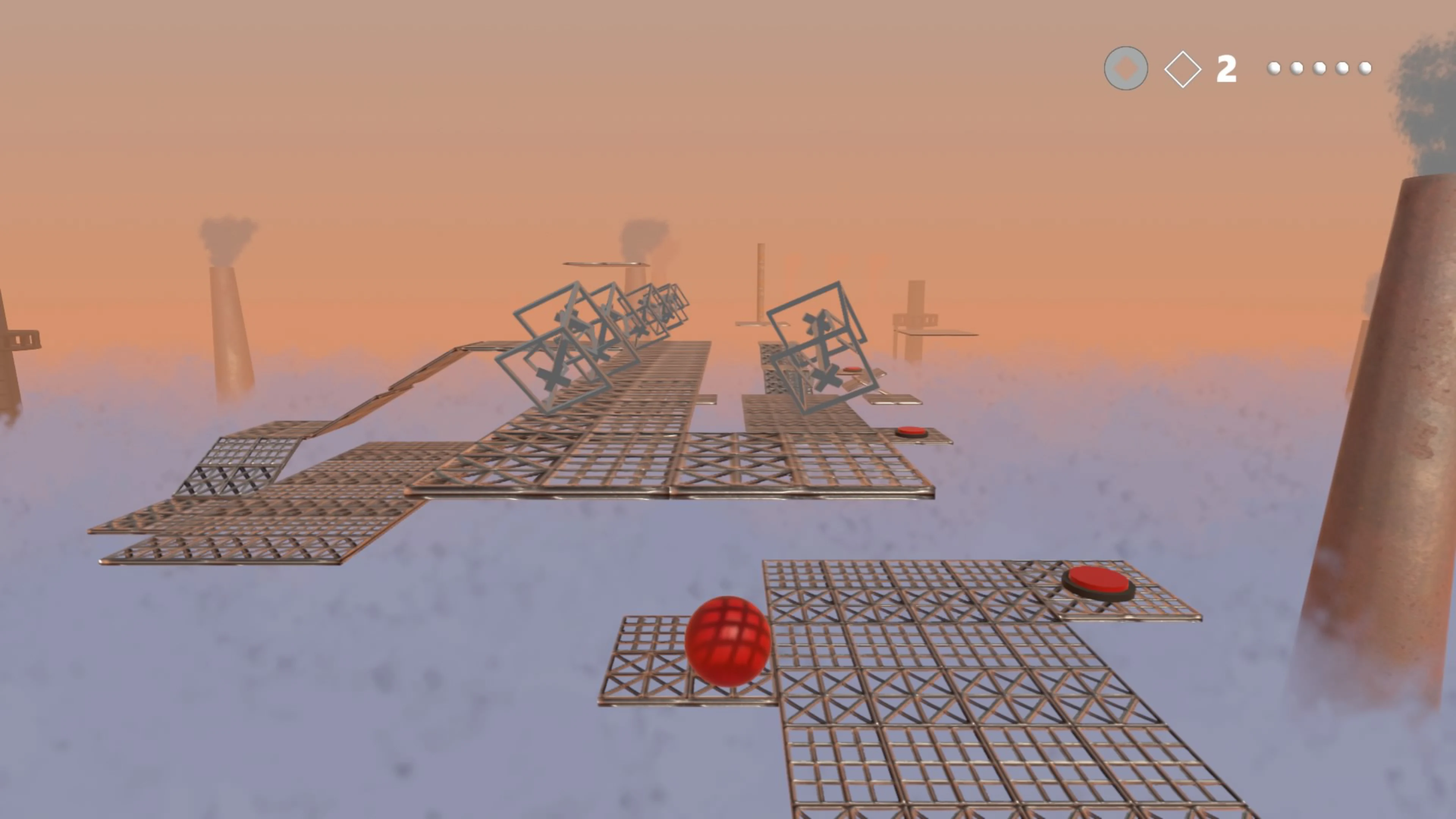Click the middle white dot indicator
Screen dimensions: 1456x819
click(x=1320, y=68)
